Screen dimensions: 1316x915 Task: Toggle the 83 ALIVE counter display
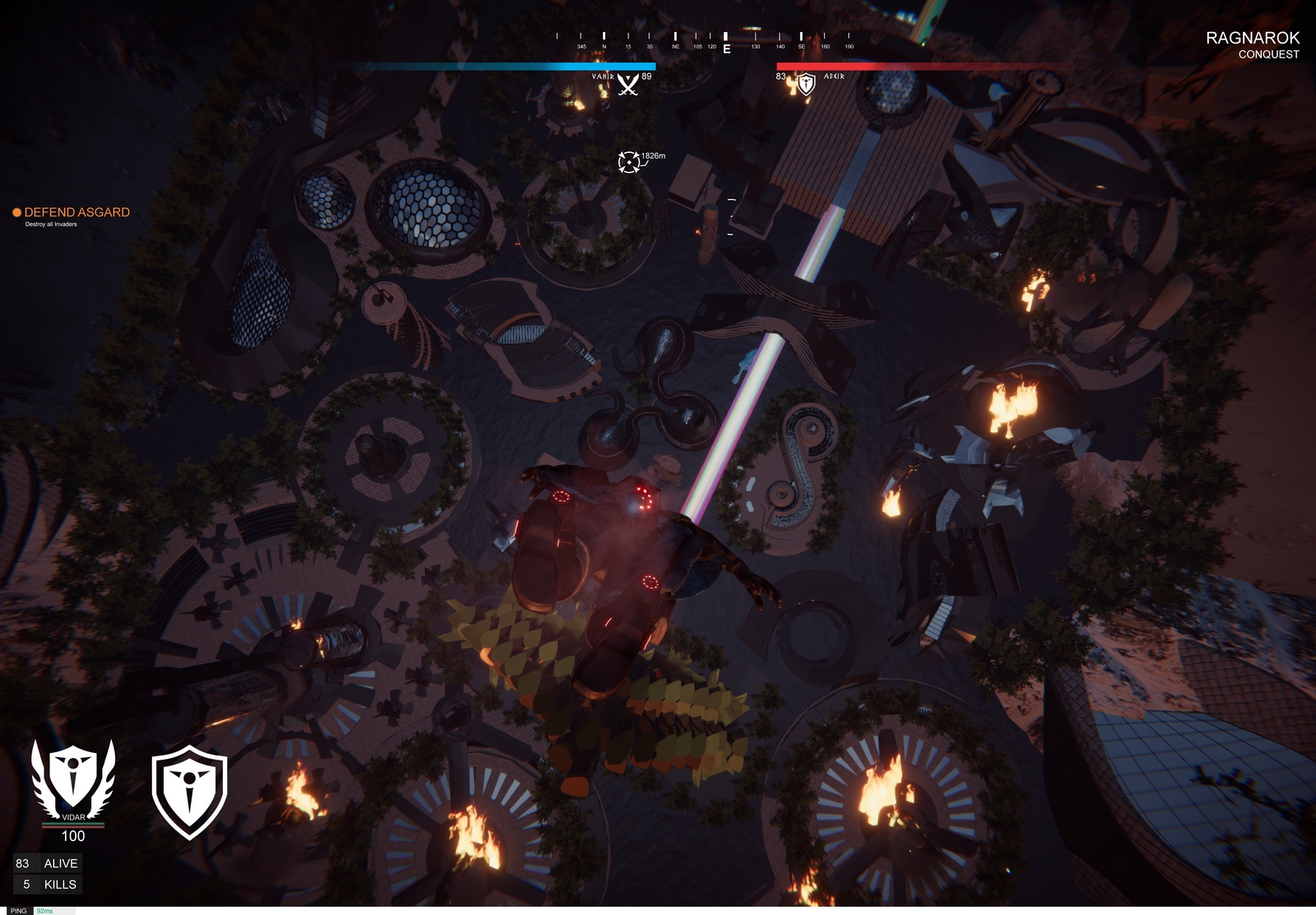(49, 863)
